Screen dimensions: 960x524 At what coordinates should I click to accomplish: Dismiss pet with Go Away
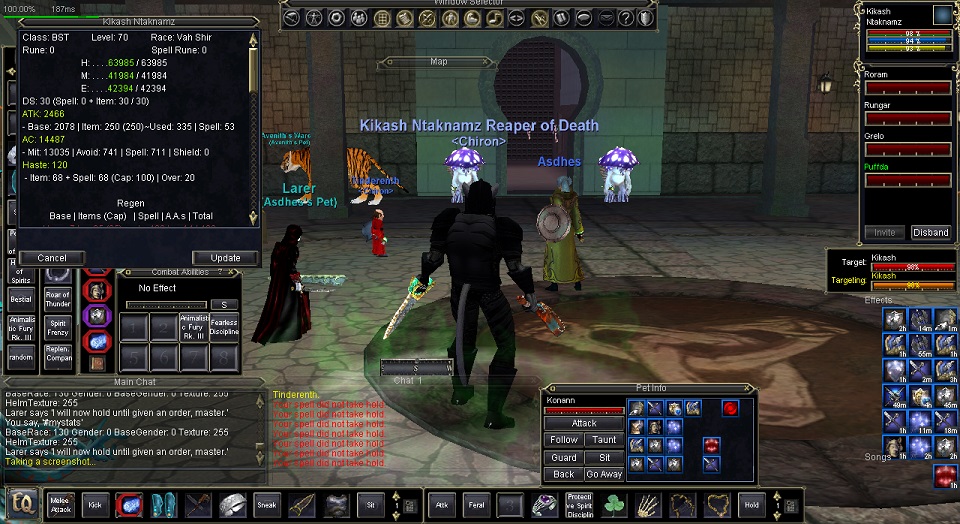pos(603,474)
